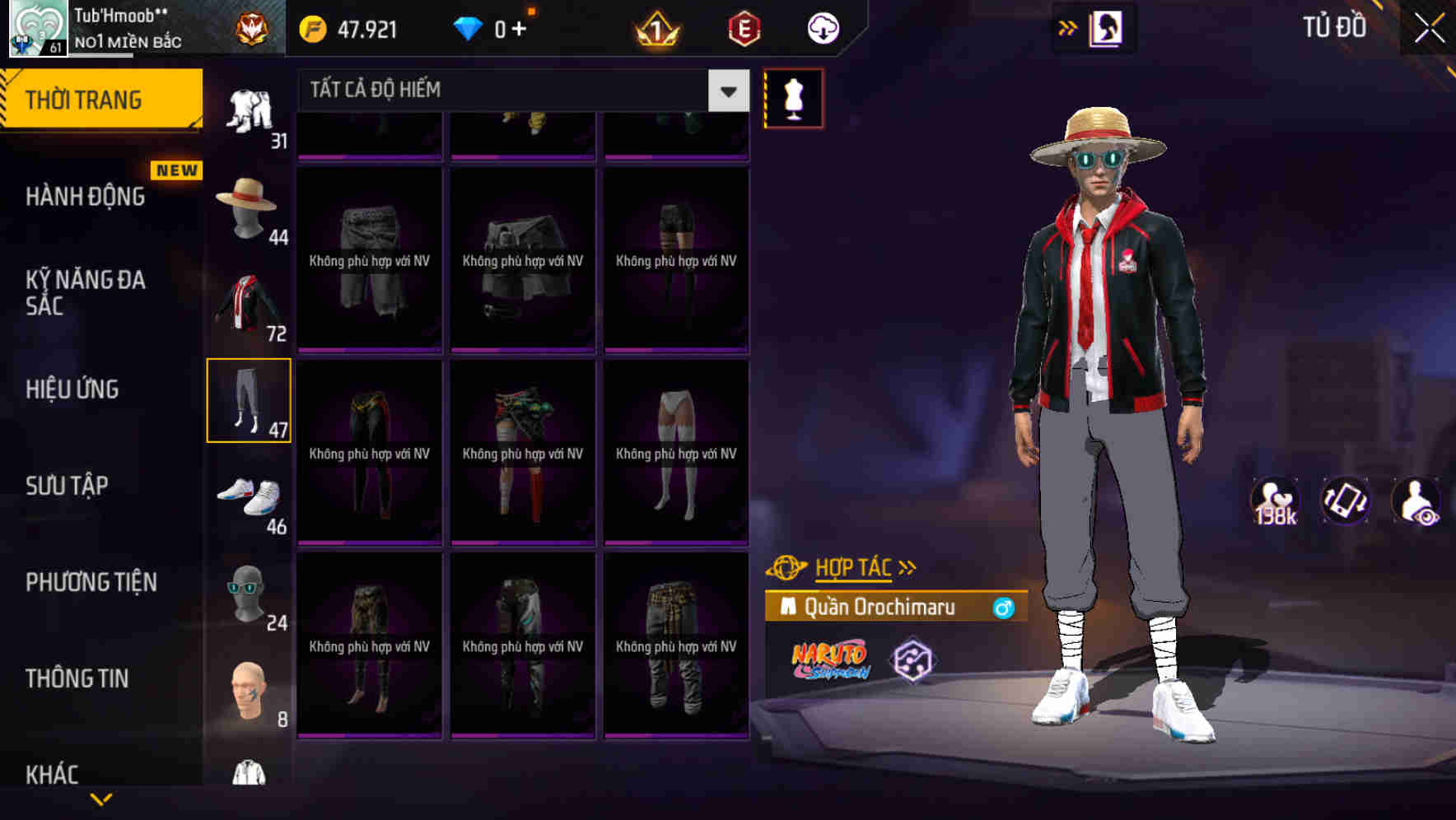Open the cloud download icon in top bar
This screenshot has height=820, width=1456.
point(823,27)
